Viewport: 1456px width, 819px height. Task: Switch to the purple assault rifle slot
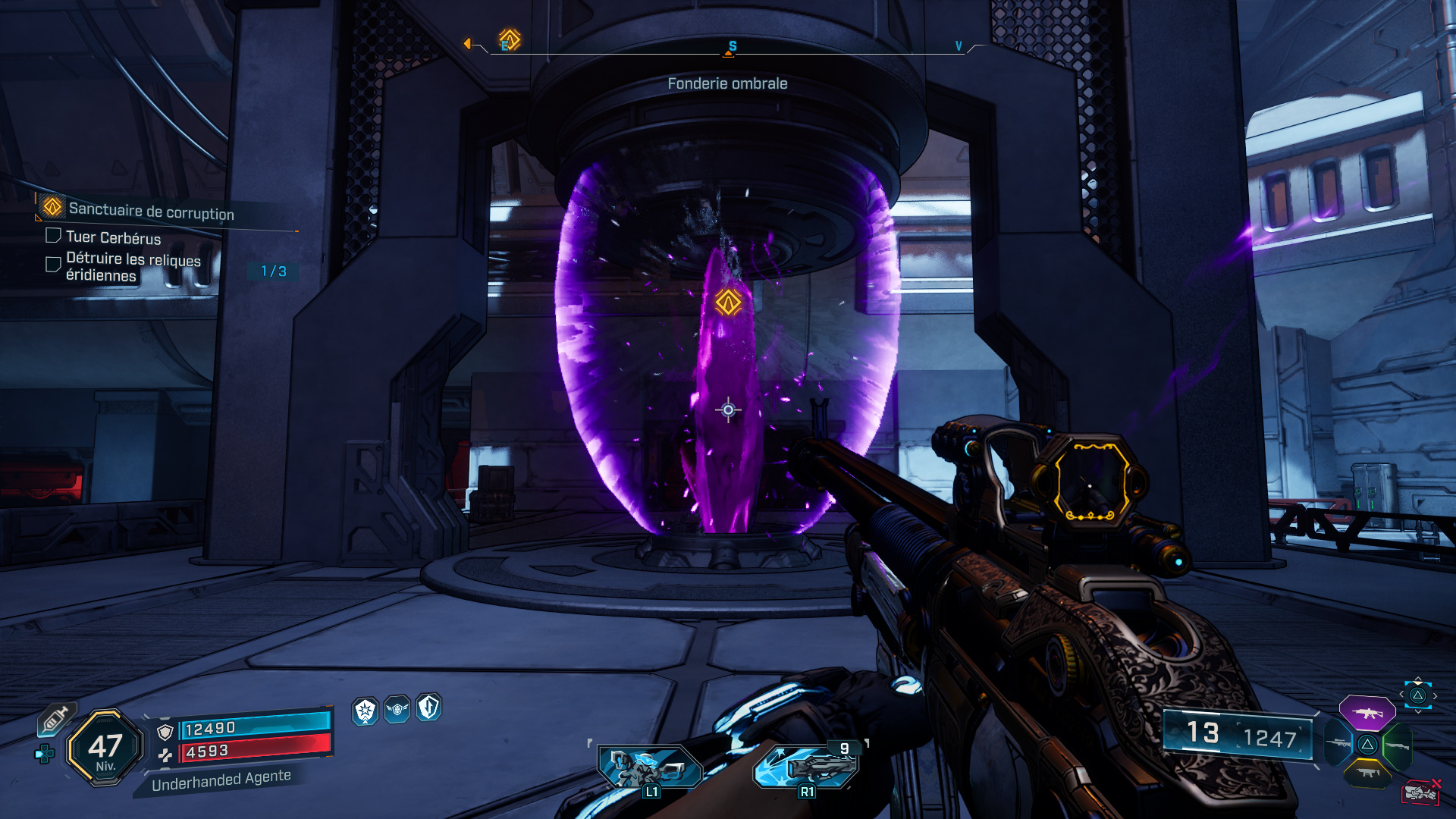tap(1367, 713)
